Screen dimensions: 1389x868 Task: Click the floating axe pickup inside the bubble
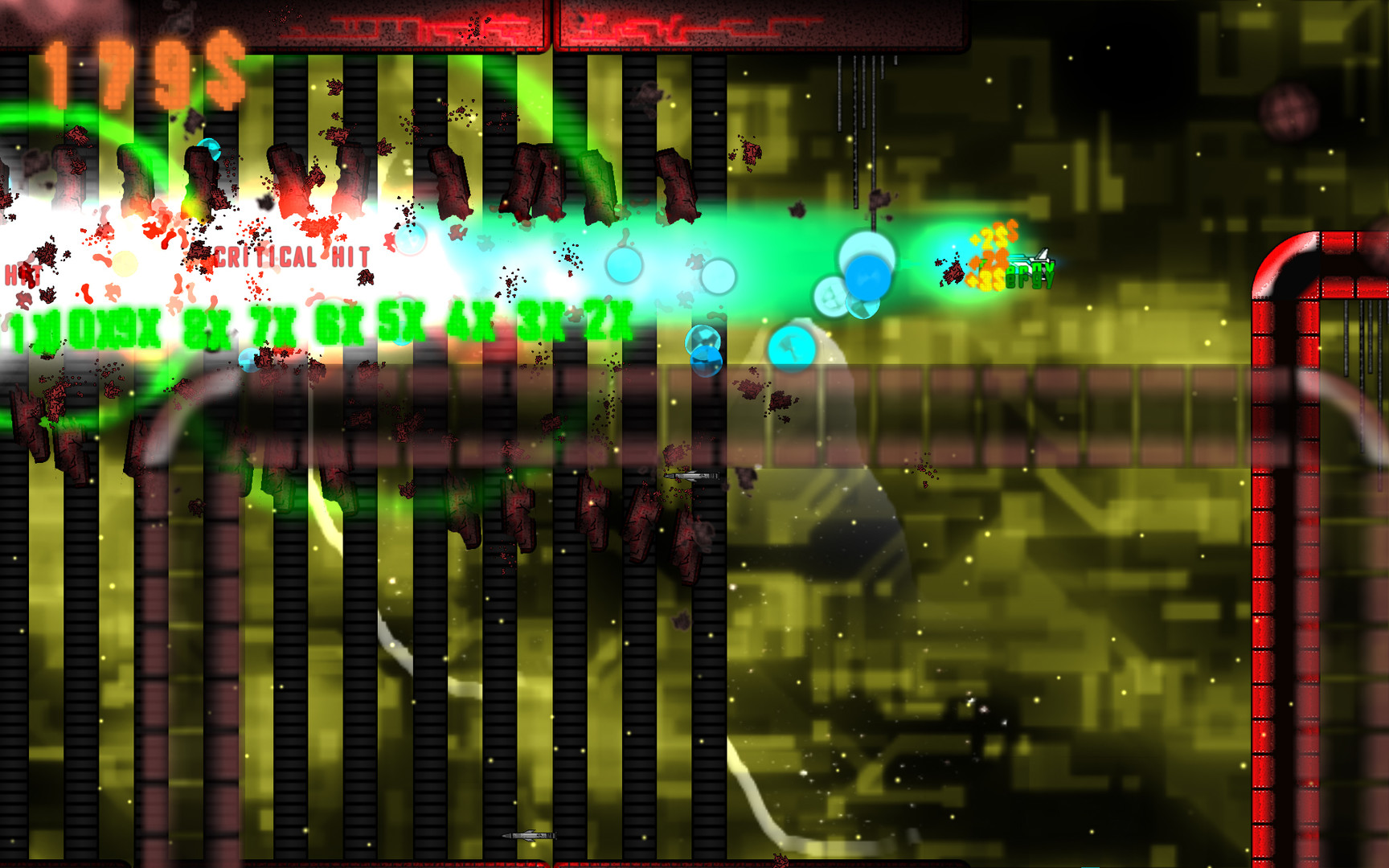tap(792, 347)
